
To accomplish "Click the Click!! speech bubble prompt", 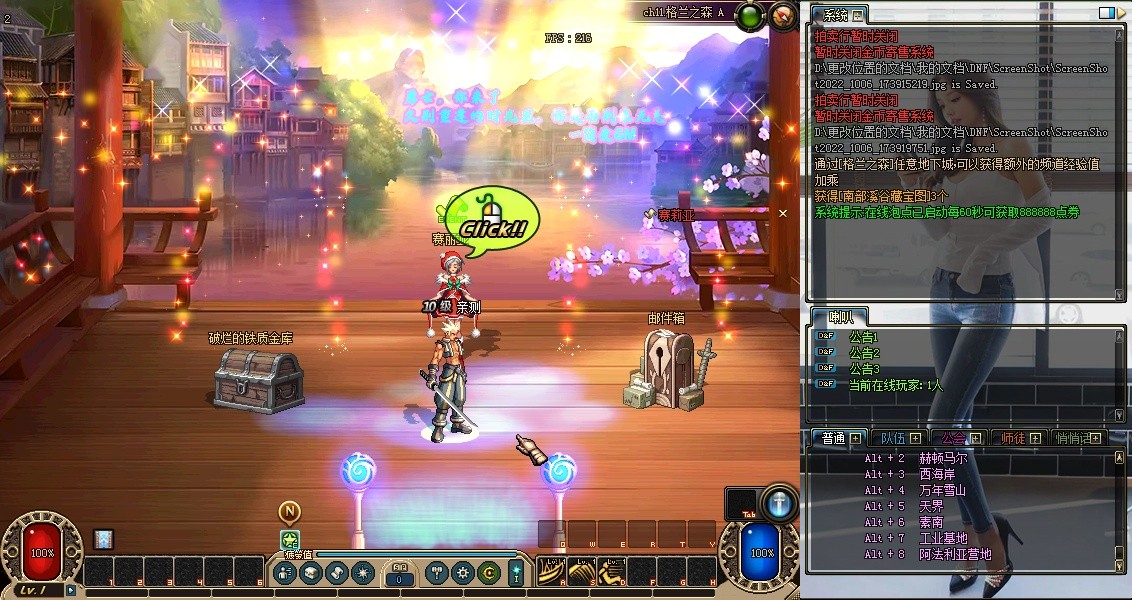I will pos(491,226).
